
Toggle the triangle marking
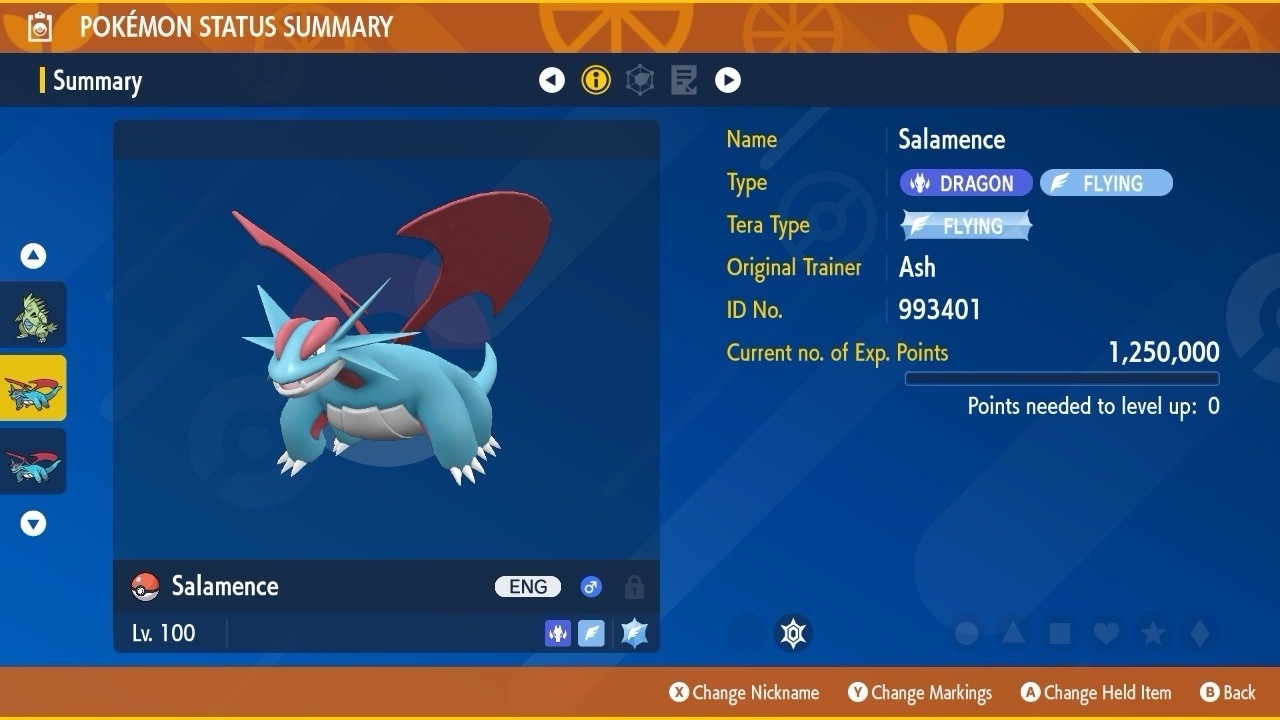coord(1013,633)
